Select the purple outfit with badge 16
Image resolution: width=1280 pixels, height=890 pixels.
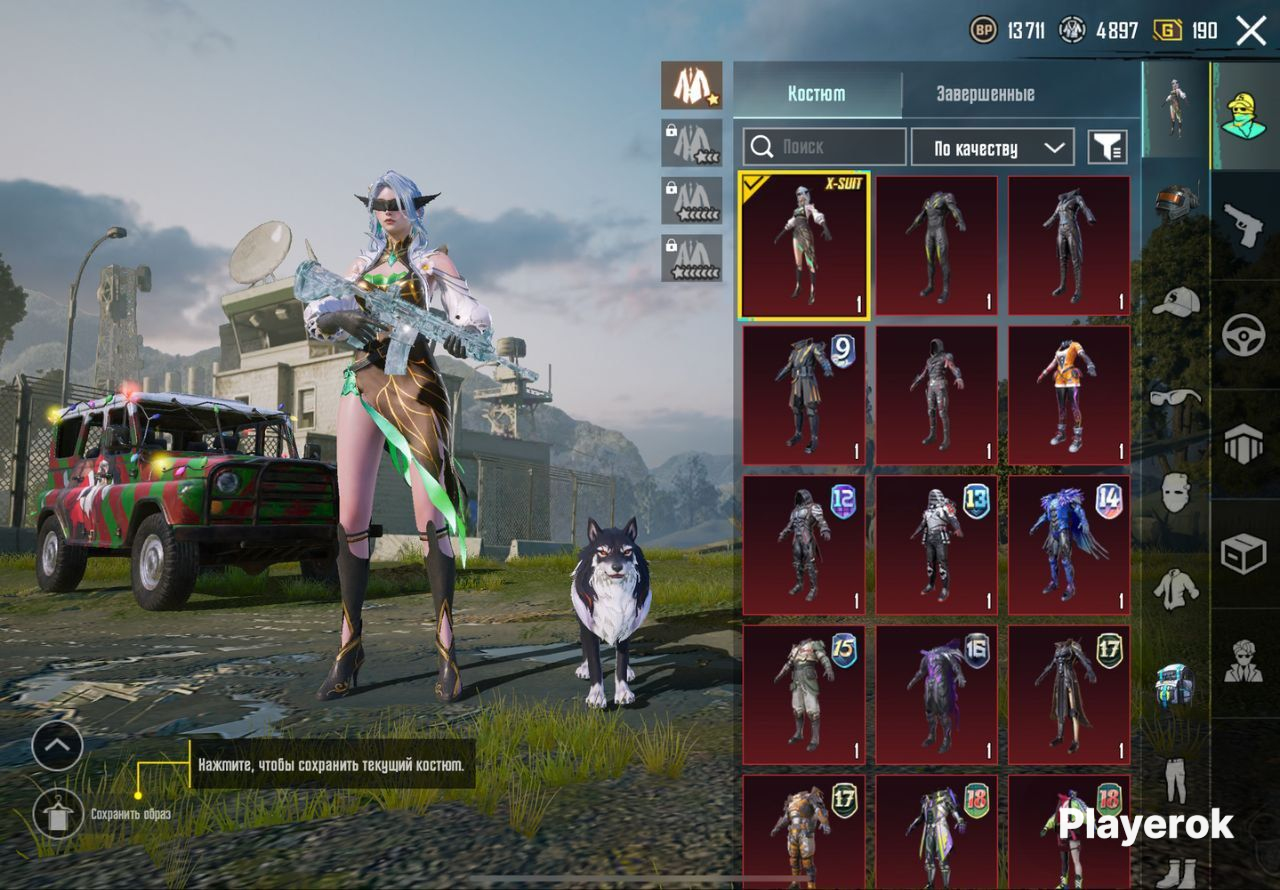[936, 695]
